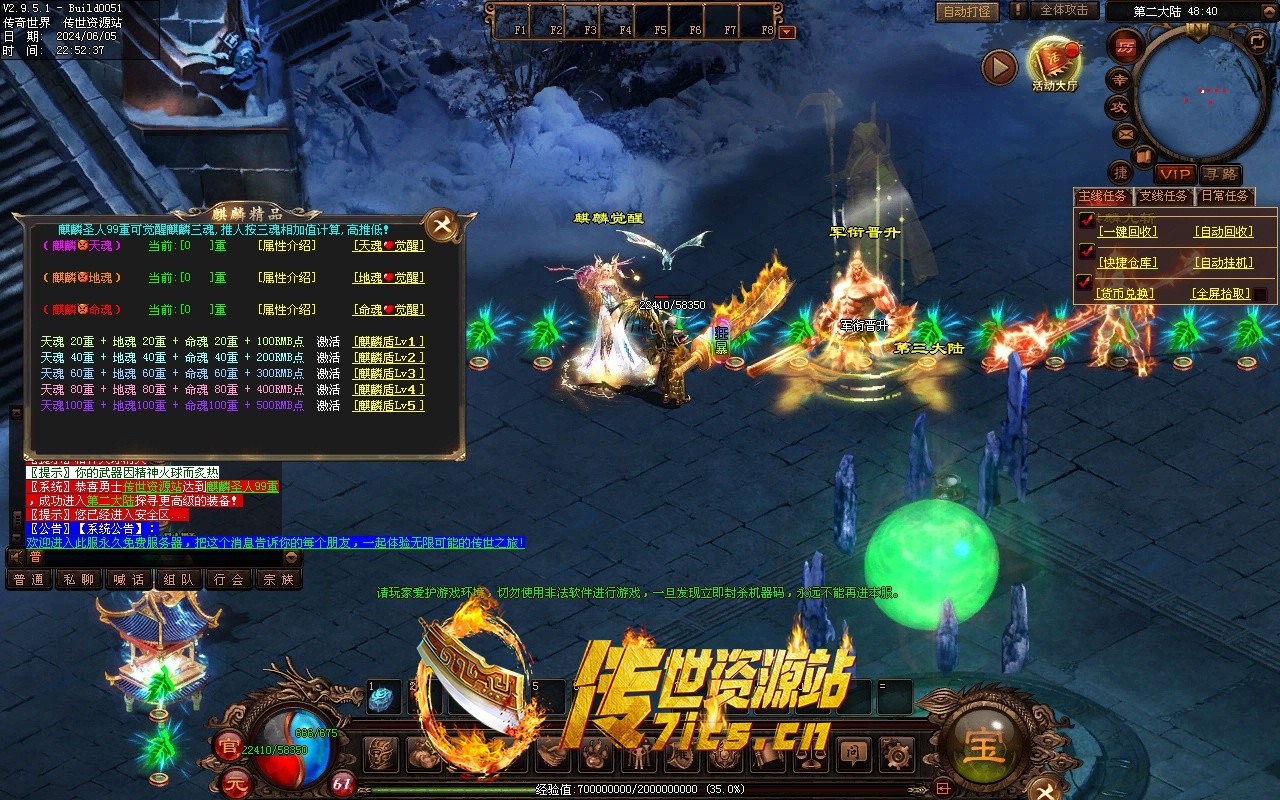1280x800 pixels.
Task: Open the 快捷仓库 quick warehouse link
Action: click(1127, 263)
